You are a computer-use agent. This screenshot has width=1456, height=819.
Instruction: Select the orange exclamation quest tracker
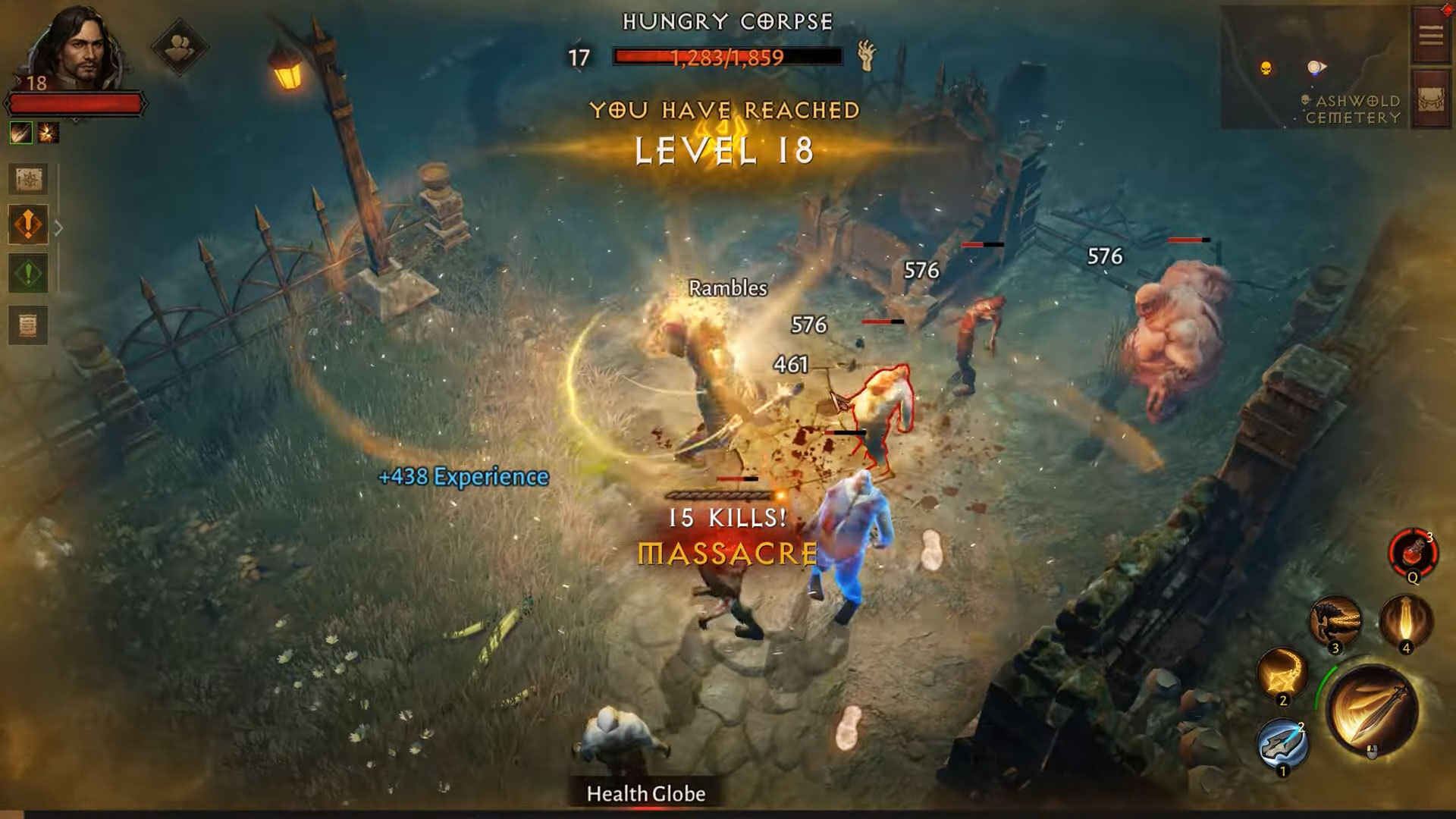point(29,224)
